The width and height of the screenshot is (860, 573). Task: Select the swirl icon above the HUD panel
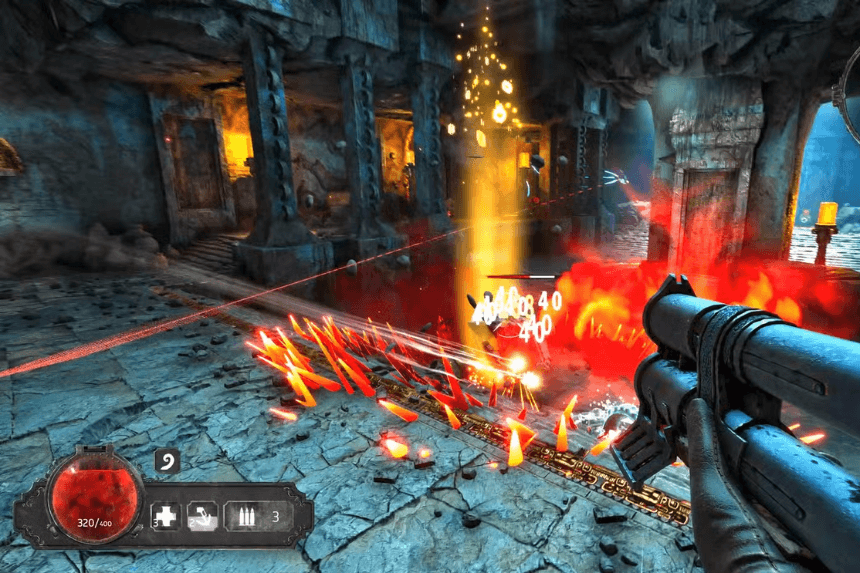167,462
